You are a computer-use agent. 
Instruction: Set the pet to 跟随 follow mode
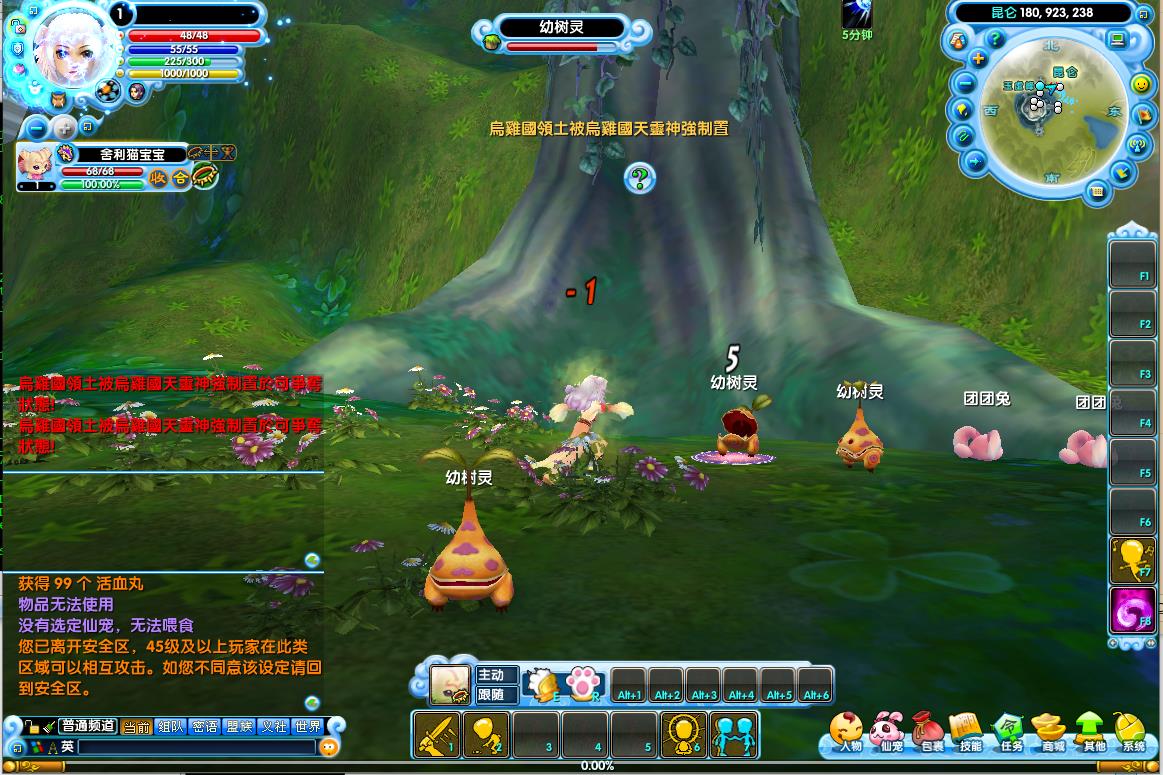(x=496, y=695)
